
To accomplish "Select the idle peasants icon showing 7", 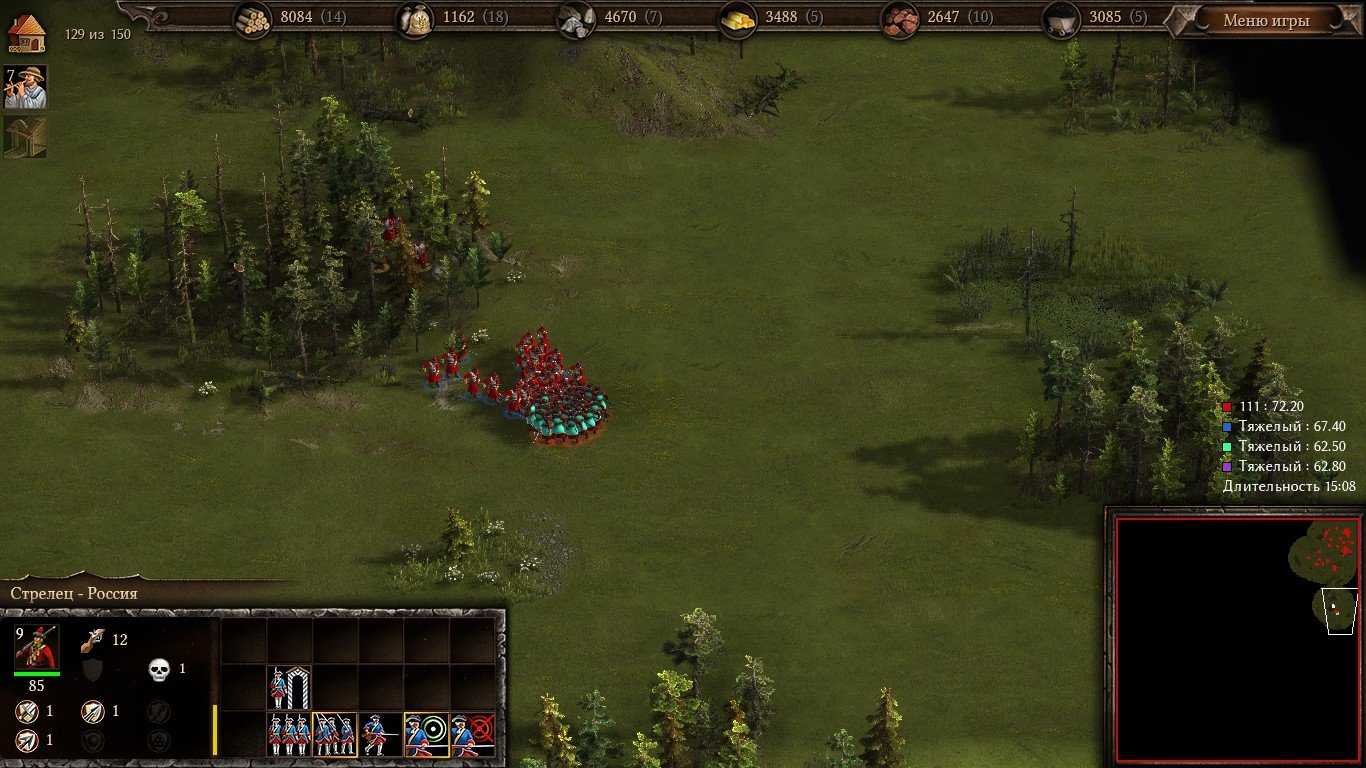I will coord(25,87).
